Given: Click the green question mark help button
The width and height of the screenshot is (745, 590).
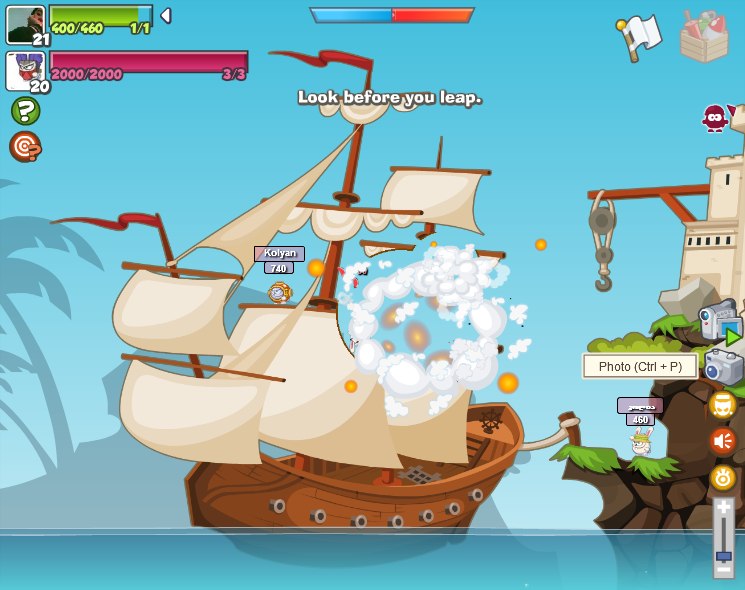Looking at the screenshot, I should (25, 110).
